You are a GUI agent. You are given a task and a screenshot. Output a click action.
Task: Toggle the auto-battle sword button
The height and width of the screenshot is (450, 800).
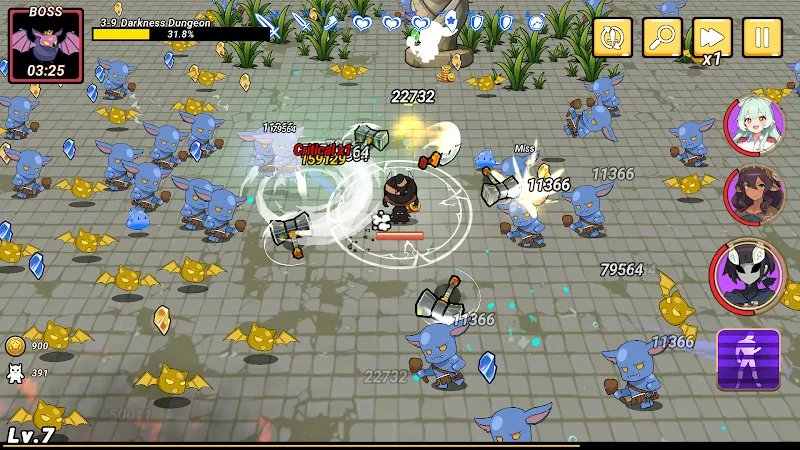point(612,38)
